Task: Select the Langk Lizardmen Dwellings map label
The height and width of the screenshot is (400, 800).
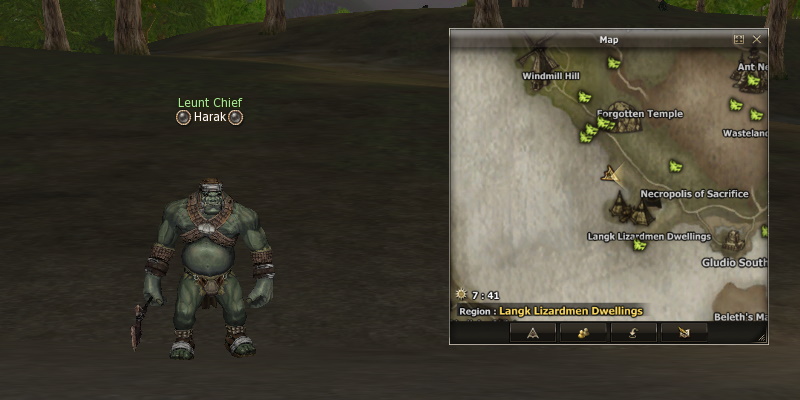Action: pos(648,237)
